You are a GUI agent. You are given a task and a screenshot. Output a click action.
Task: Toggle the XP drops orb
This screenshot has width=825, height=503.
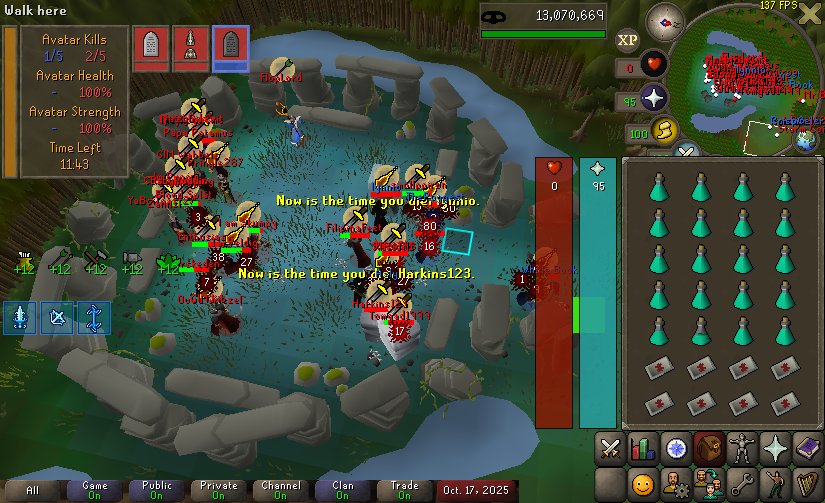click(x=627, y=40)
